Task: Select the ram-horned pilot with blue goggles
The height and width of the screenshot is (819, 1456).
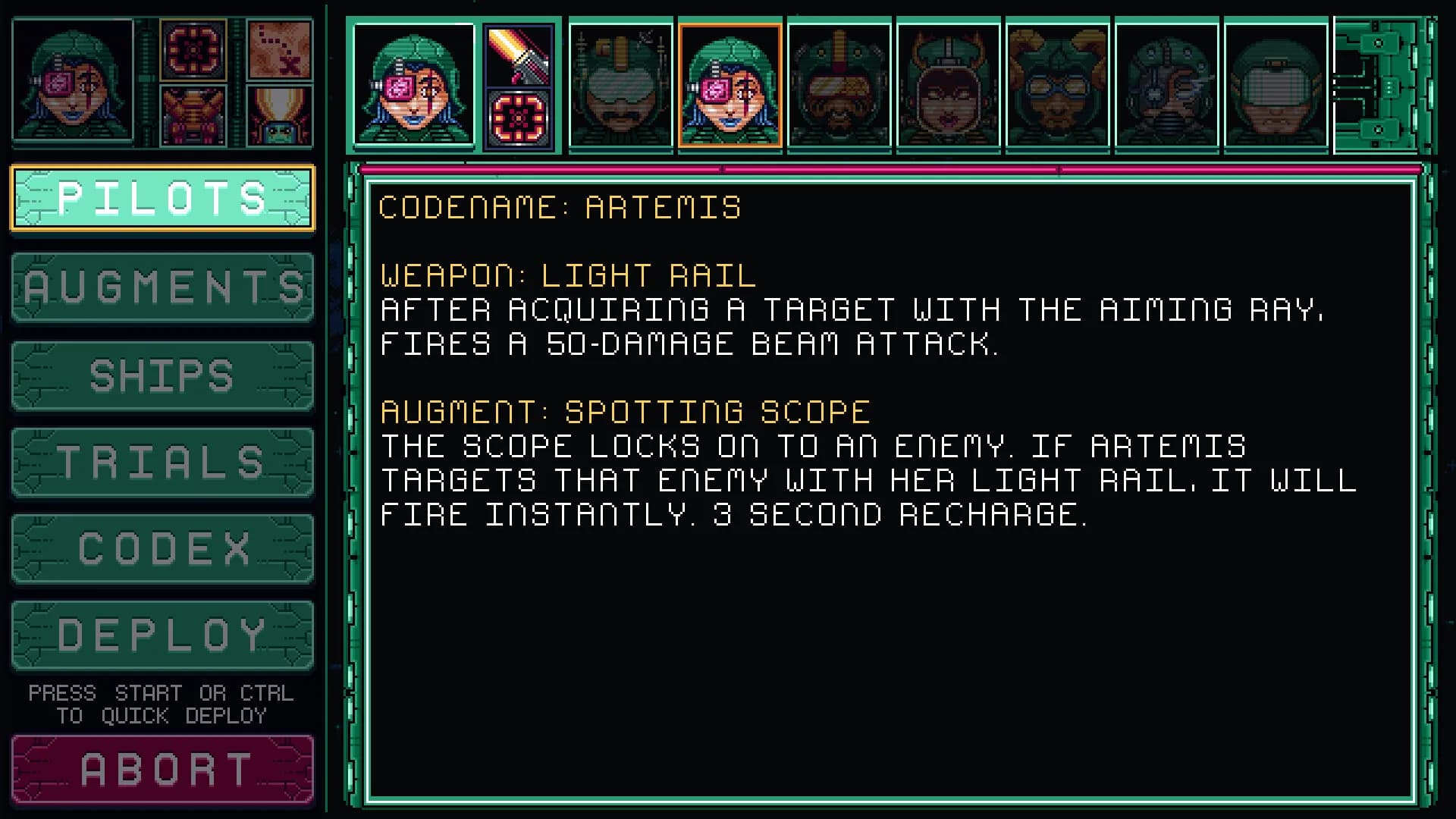Action: click(1057, 85)
